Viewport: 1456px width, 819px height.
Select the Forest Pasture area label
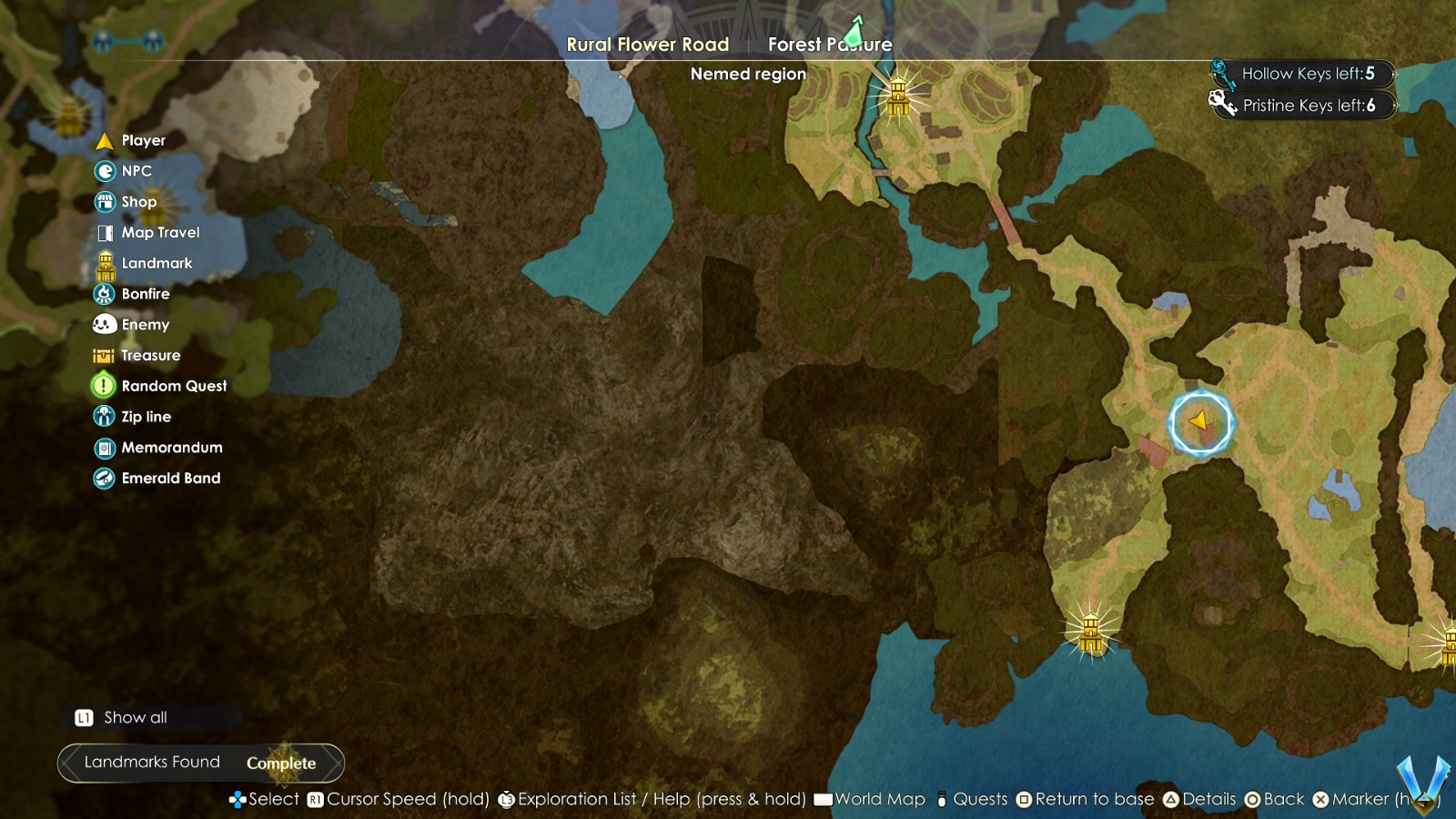(x=830, y=44)
